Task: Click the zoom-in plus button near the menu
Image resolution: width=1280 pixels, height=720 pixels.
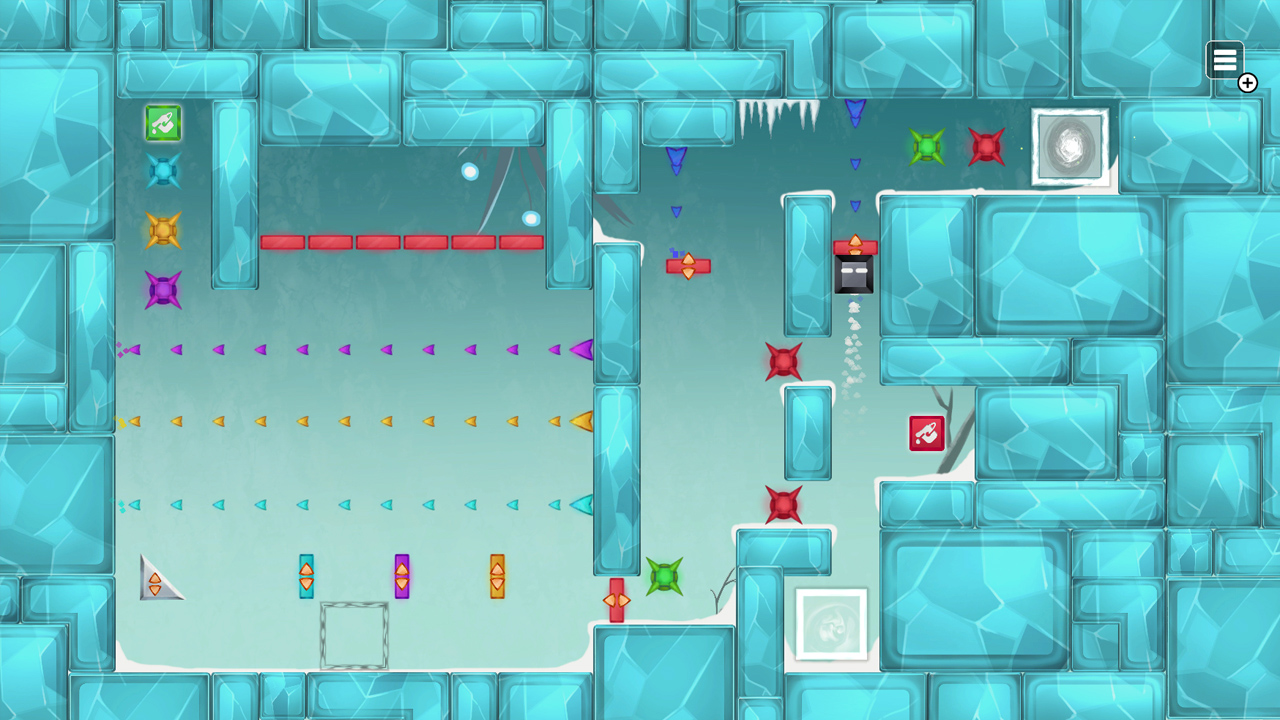Action: coord(1247,83)
